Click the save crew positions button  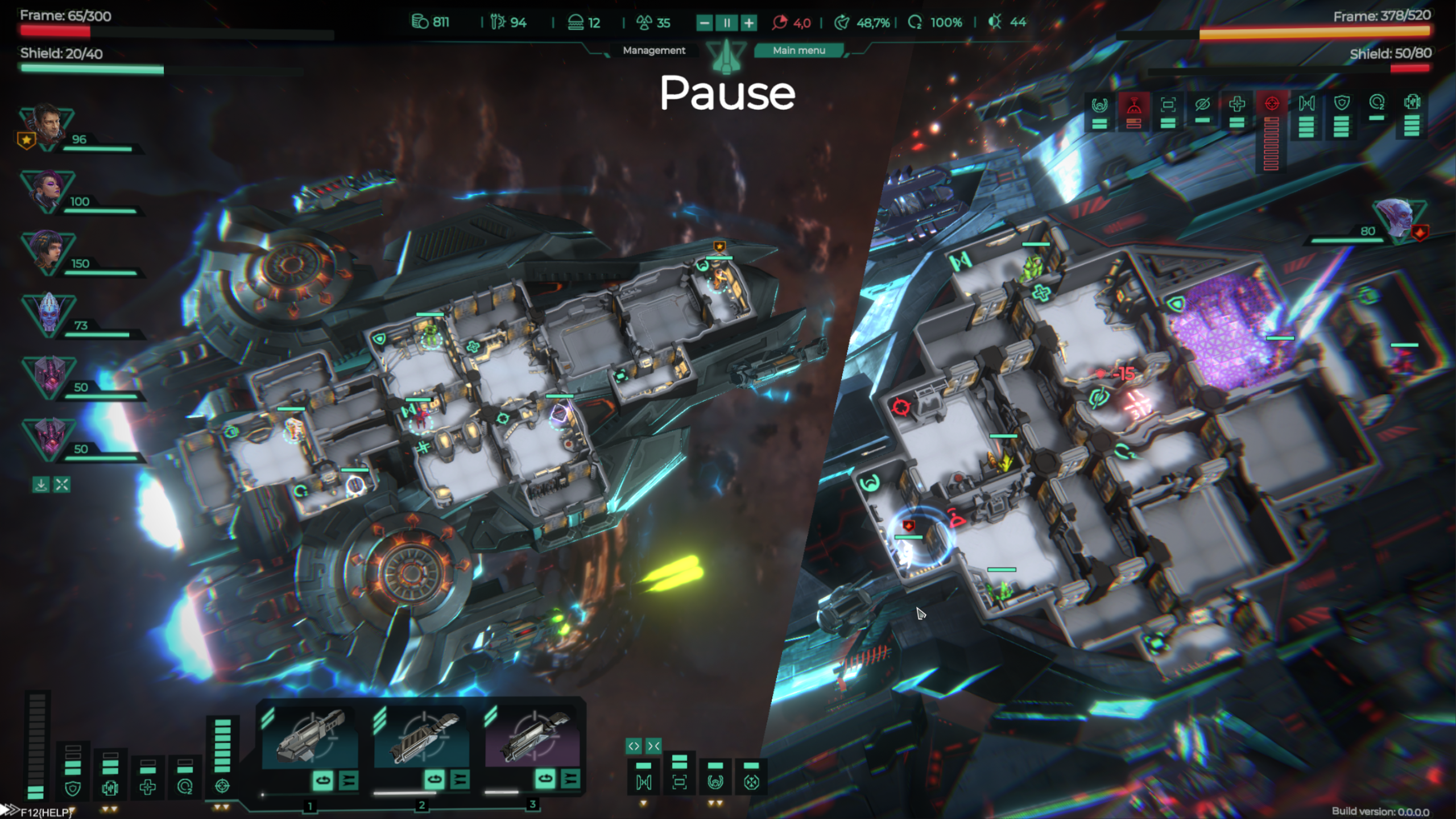[x=41, y=485]
